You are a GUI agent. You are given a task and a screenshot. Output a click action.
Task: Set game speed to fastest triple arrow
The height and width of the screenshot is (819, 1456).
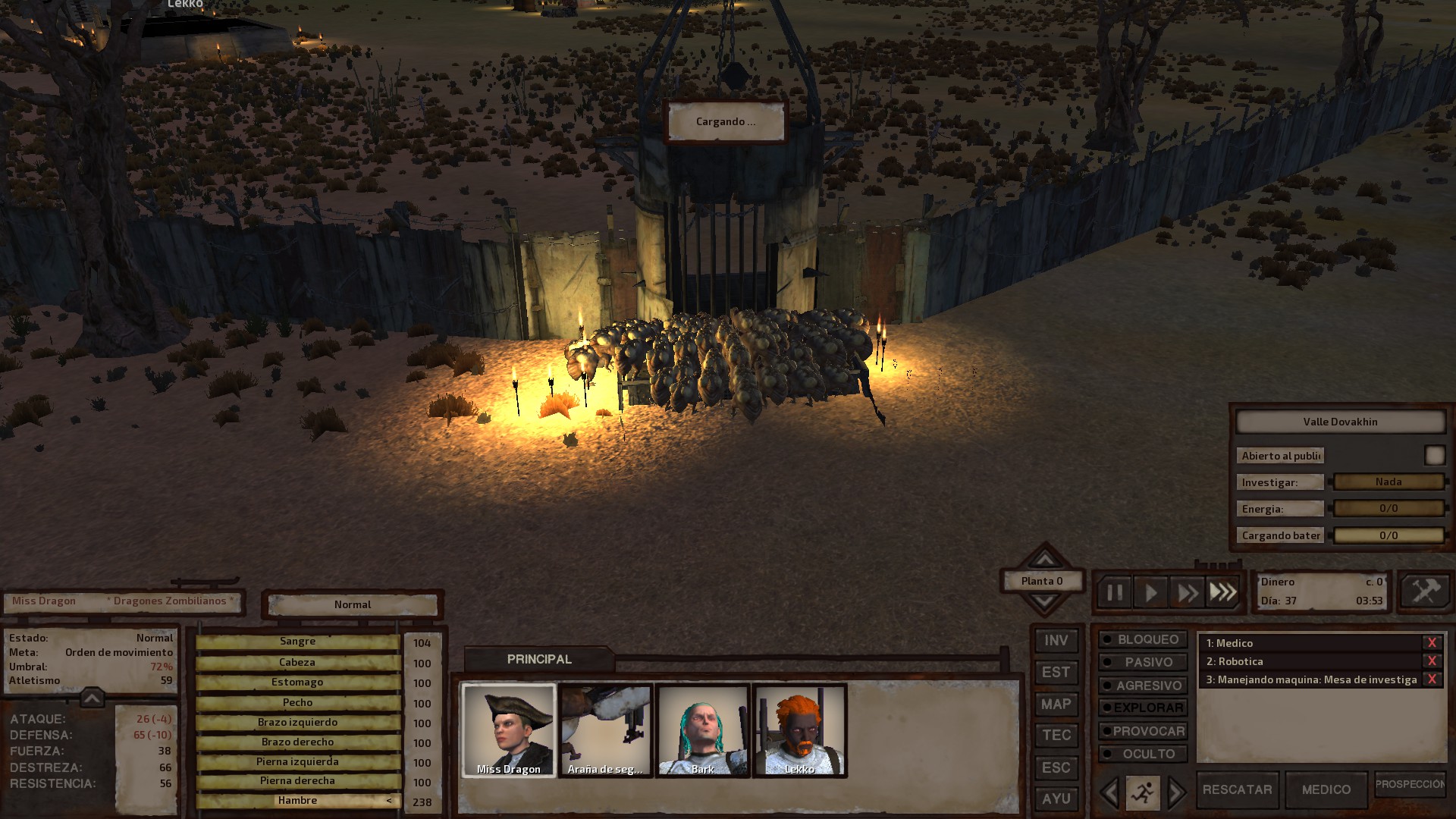tap(1222, 592)
